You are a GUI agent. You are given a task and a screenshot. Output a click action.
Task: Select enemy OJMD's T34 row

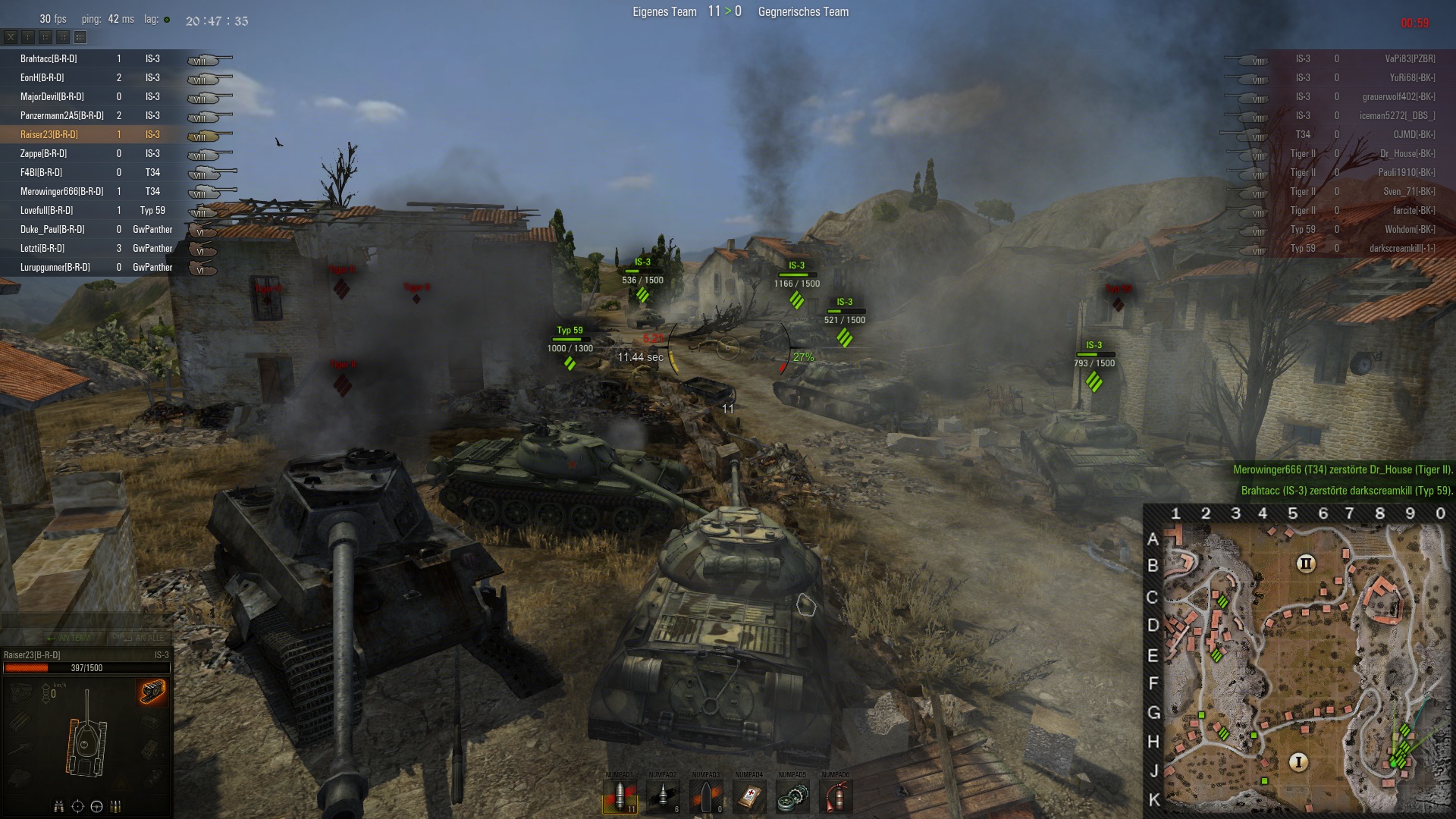pyautogui.click(x=1350, y=134)
